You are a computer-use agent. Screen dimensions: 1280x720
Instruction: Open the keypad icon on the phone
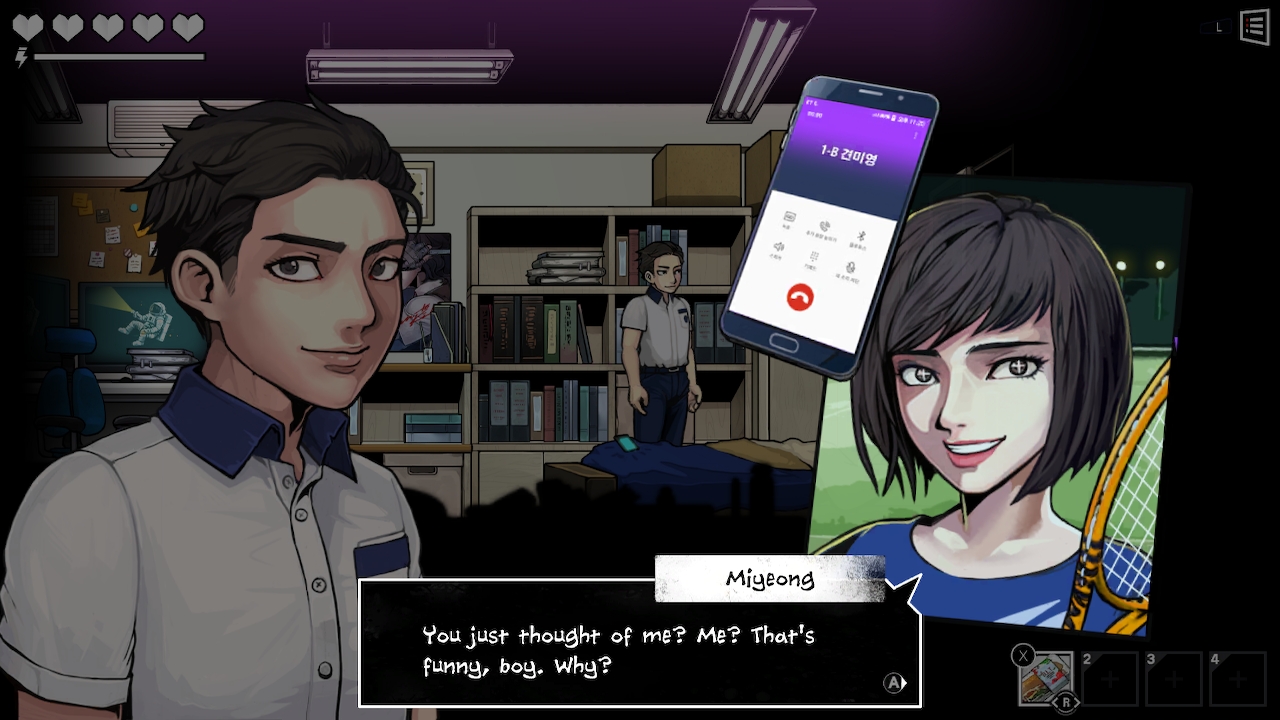tap(812, 257)
